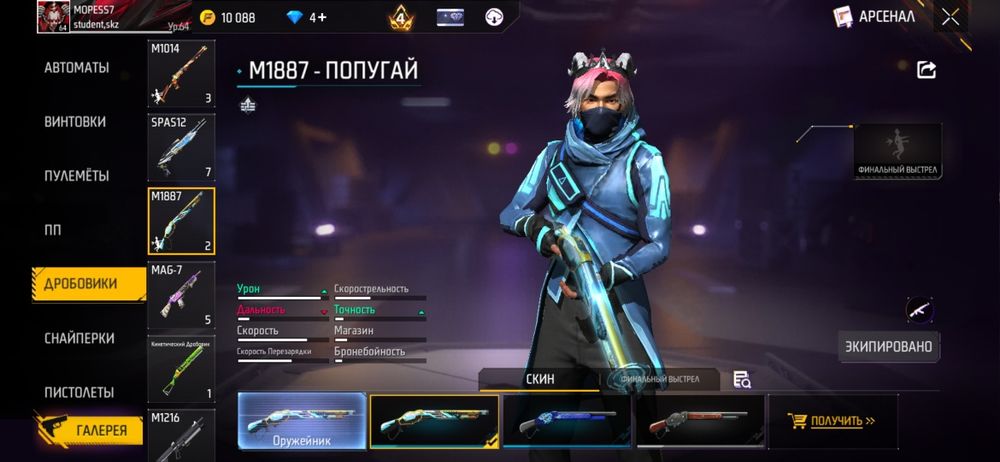The image size is (1000, 462).
Task: Add diamonds via the plus button
Action: [x=321, y=17]
